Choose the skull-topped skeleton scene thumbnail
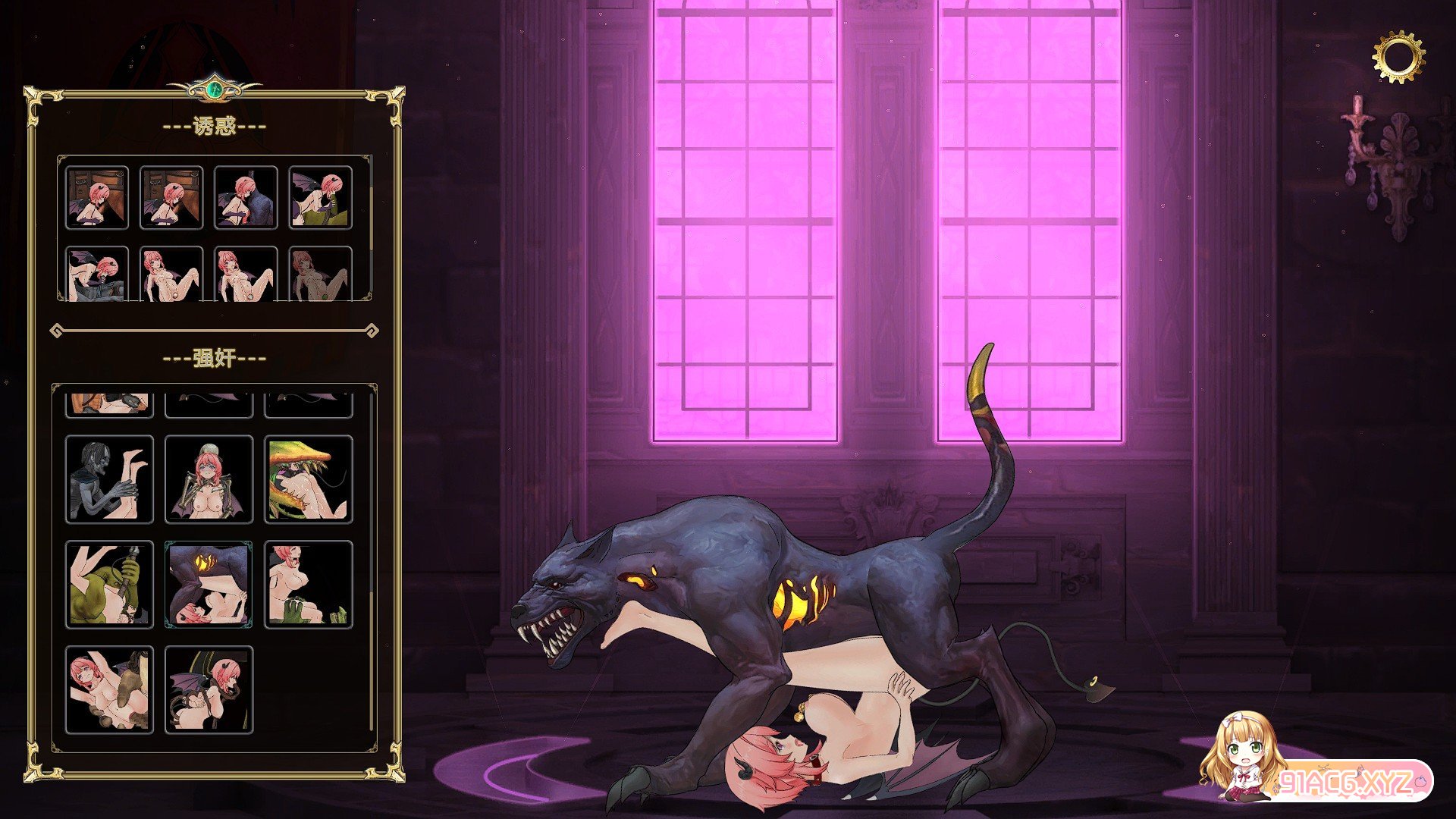 click(209, 479)
